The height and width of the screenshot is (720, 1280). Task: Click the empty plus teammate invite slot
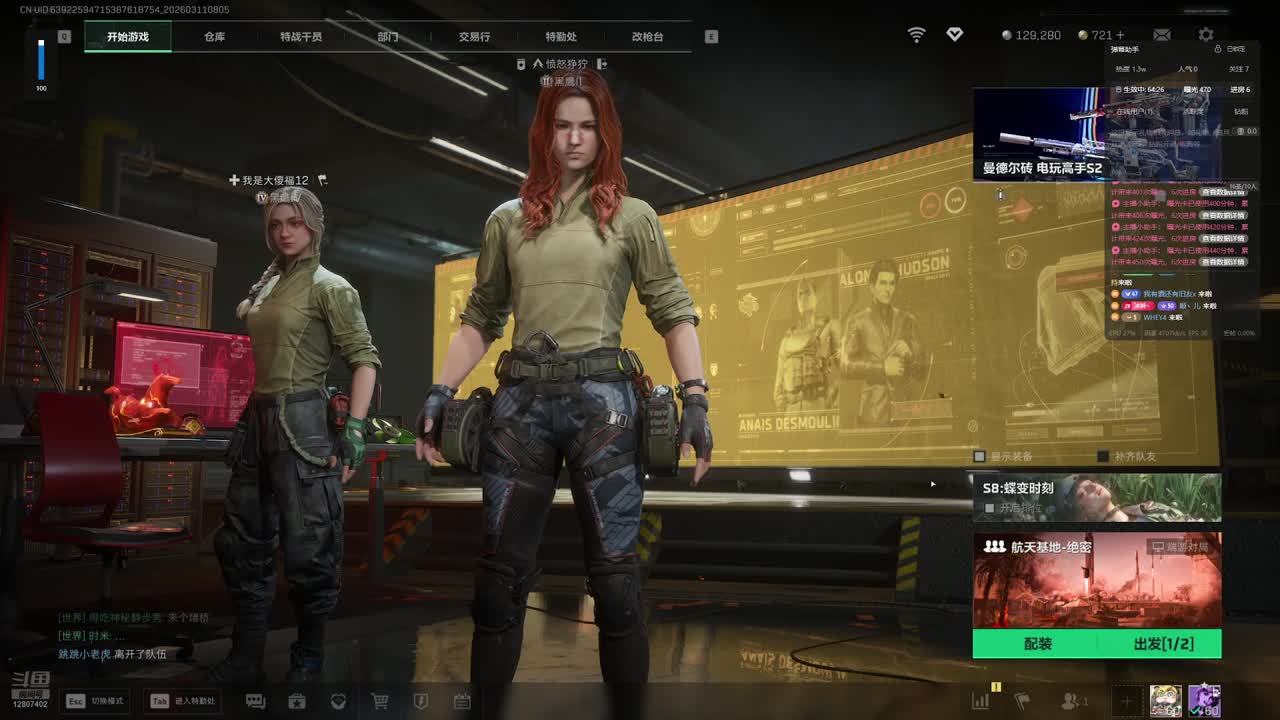[x=1126, y=702]
